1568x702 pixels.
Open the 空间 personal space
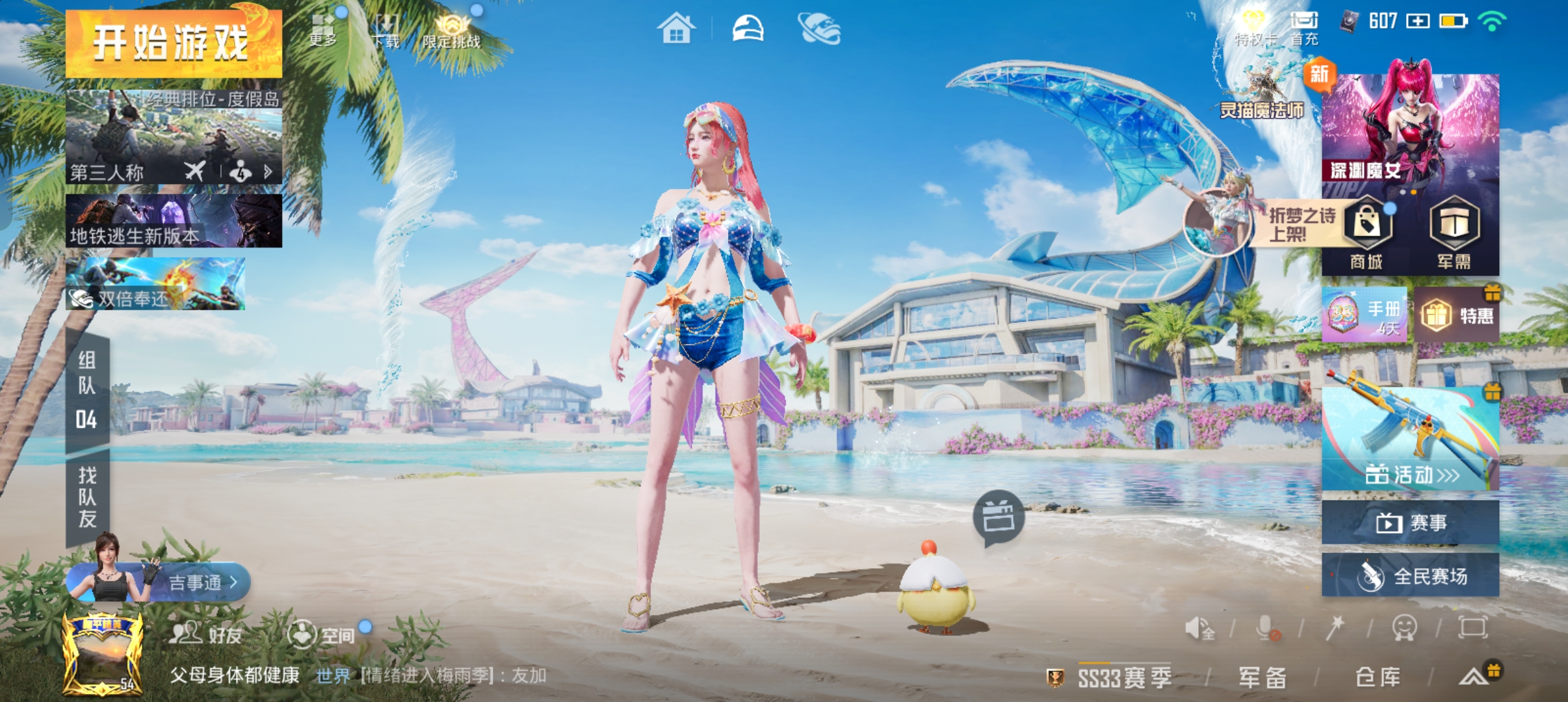click(x=322, y=634)
